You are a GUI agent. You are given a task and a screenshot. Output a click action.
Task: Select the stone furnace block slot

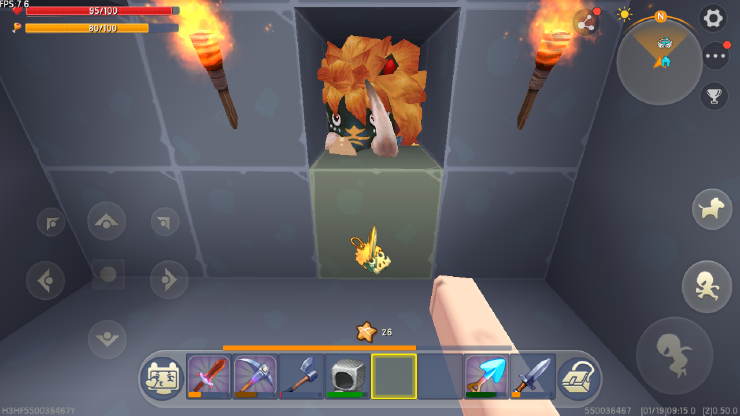(x=347, y=377)
